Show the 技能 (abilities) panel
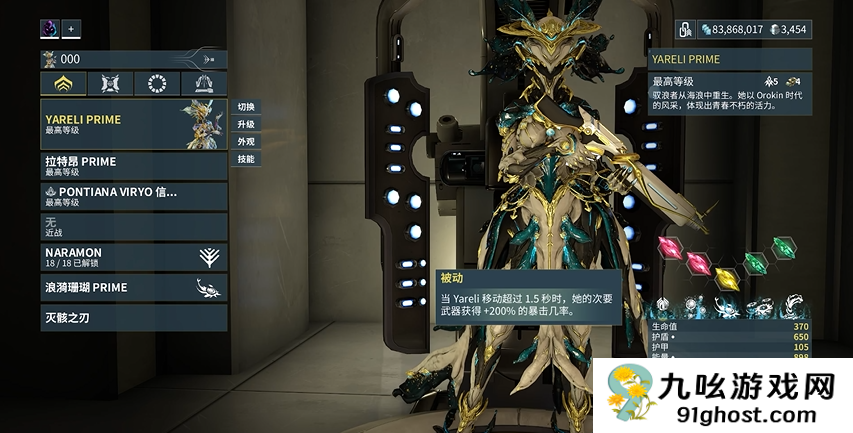853x433 pixels. [246, 159]
